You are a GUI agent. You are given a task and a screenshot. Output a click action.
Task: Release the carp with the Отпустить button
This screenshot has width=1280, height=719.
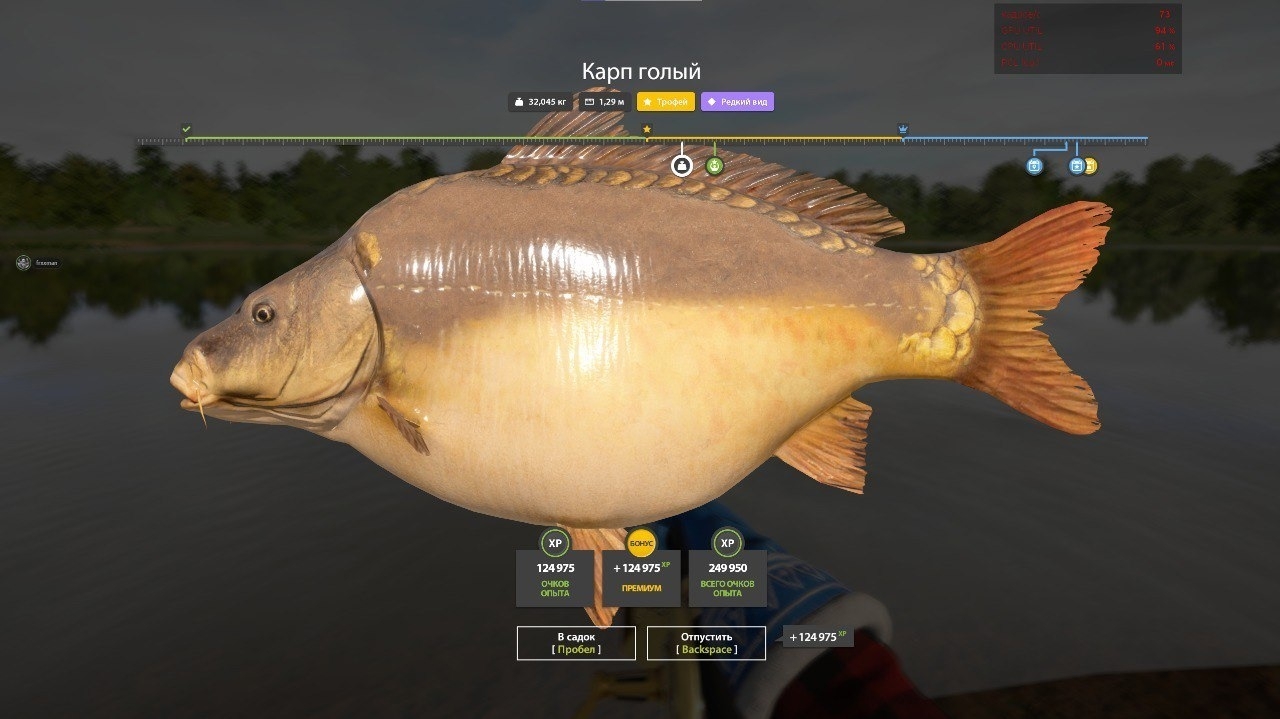point(706,643)
